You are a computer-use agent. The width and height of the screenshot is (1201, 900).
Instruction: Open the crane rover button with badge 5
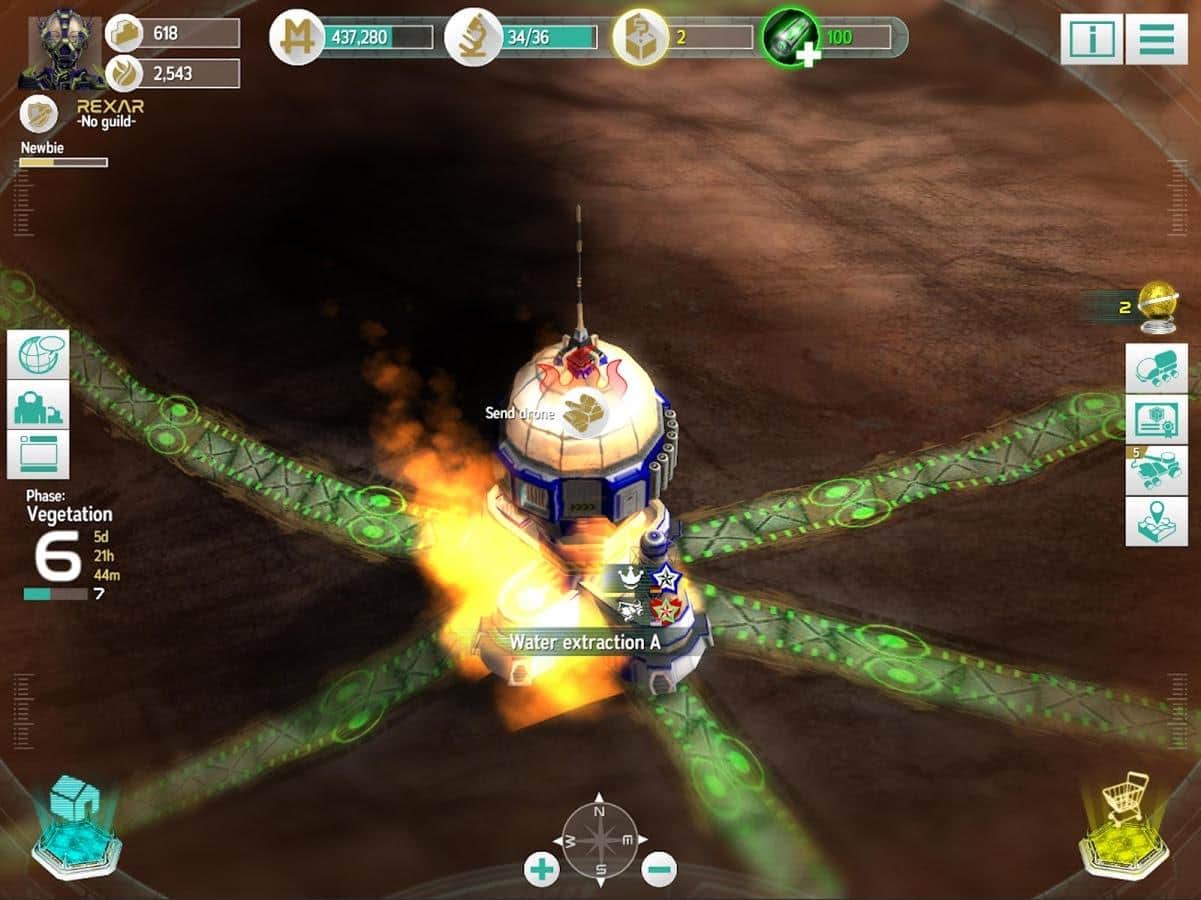click(1156, 470)
